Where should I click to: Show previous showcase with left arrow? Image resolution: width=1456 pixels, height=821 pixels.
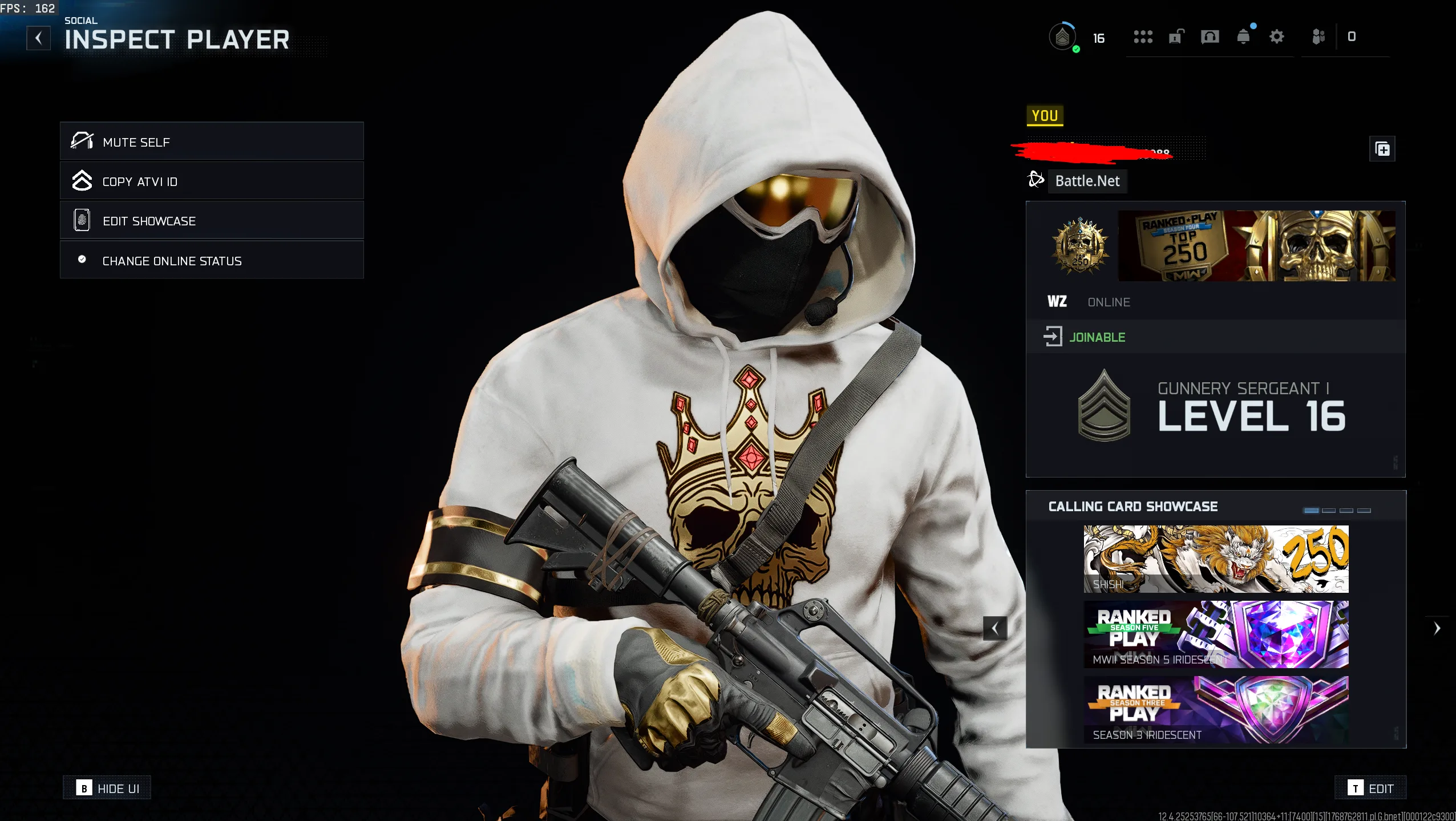point(995,628)
